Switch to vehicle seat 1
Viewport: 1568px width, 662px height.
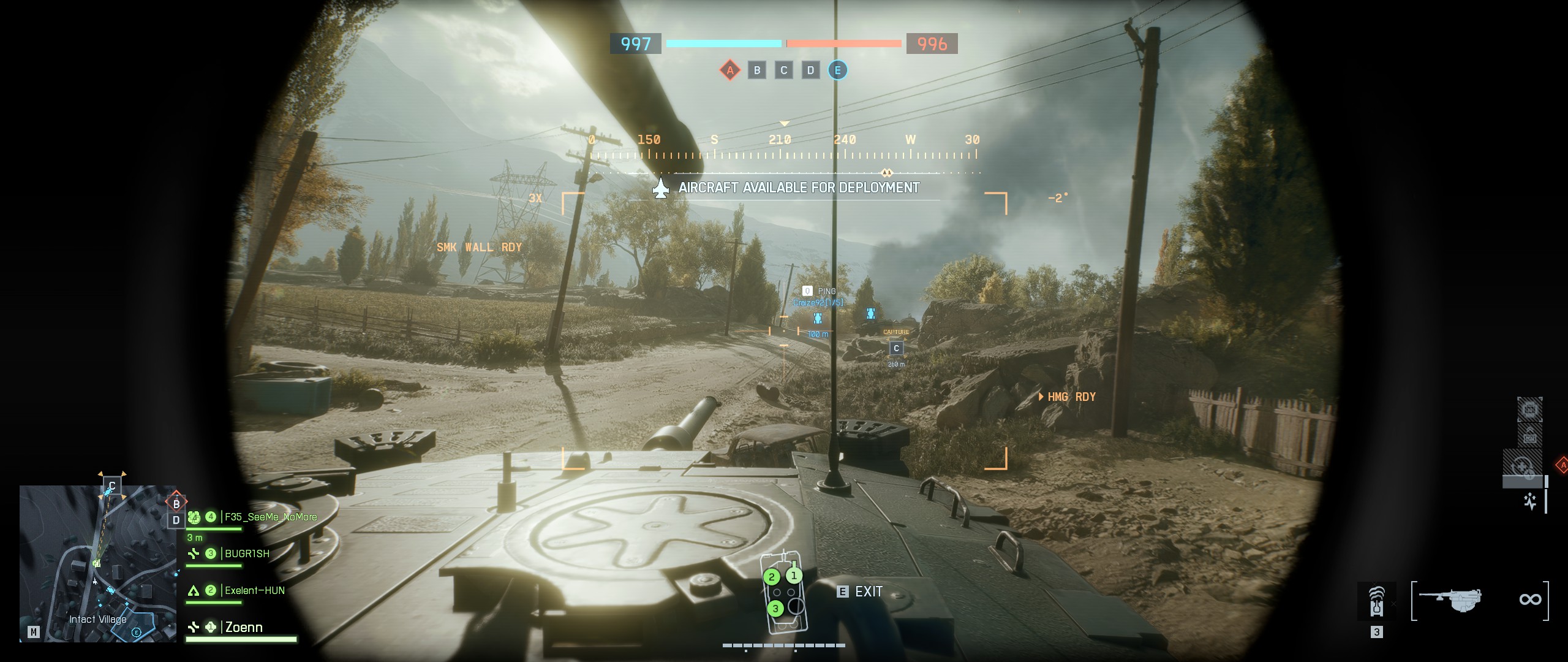click(794, 576)
